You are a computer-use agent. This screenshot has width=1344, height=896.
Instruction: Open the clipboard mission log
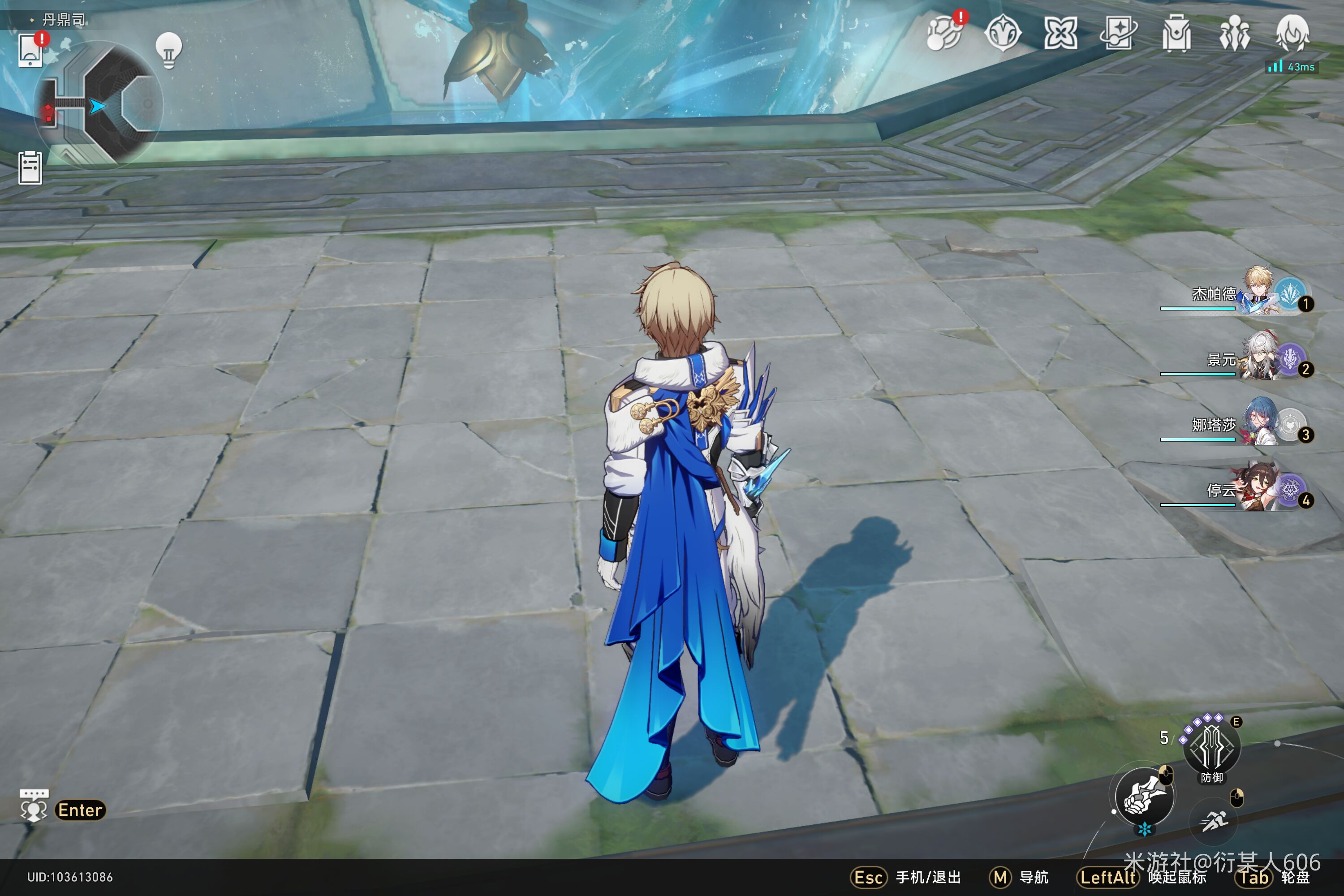[30, 168]
